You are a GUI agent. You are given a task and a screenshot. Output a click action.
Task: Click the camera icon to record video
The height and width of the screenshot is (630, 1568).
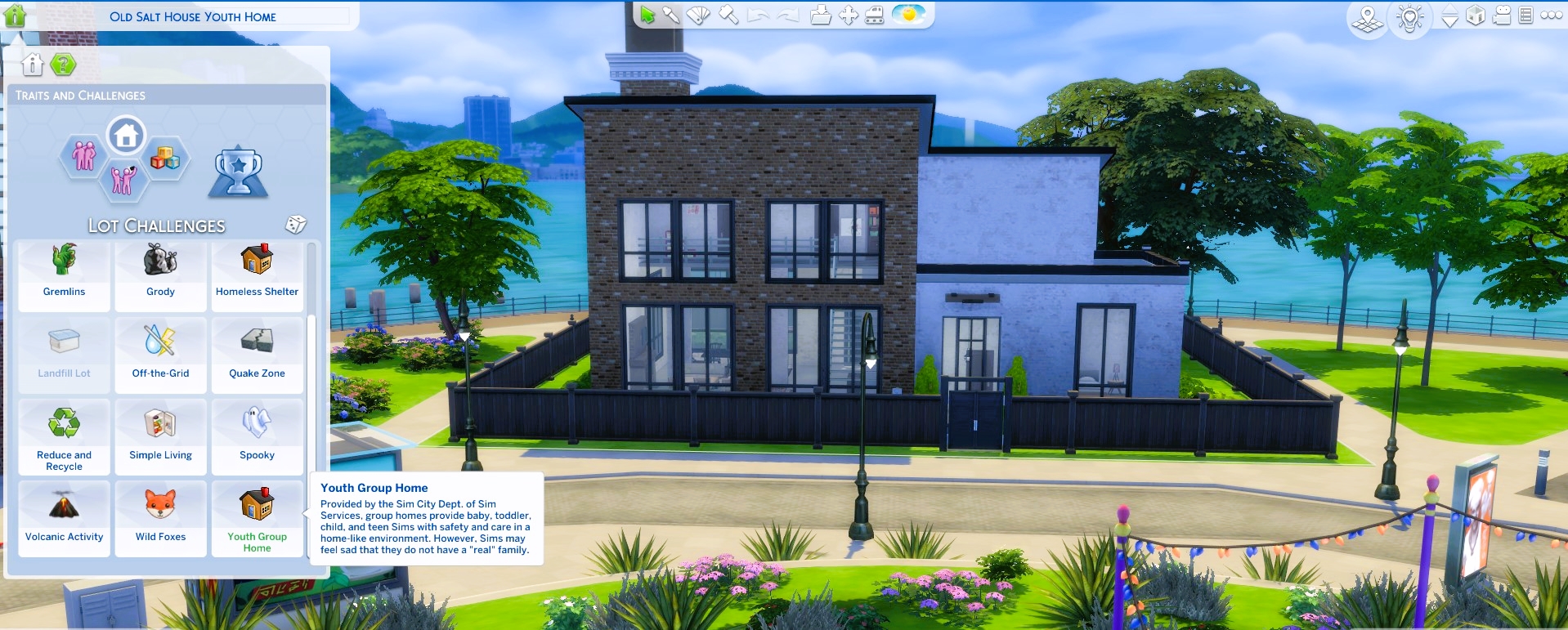1503,14
